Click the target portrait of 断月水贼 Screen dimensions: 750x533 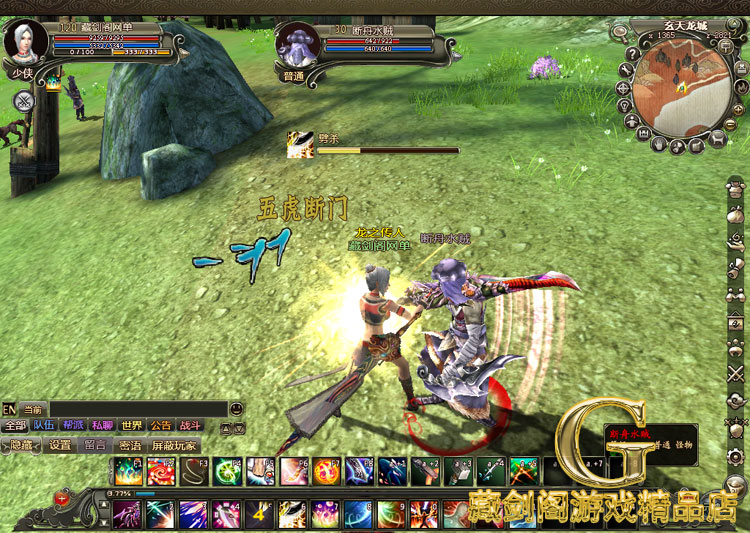[298, 43]
